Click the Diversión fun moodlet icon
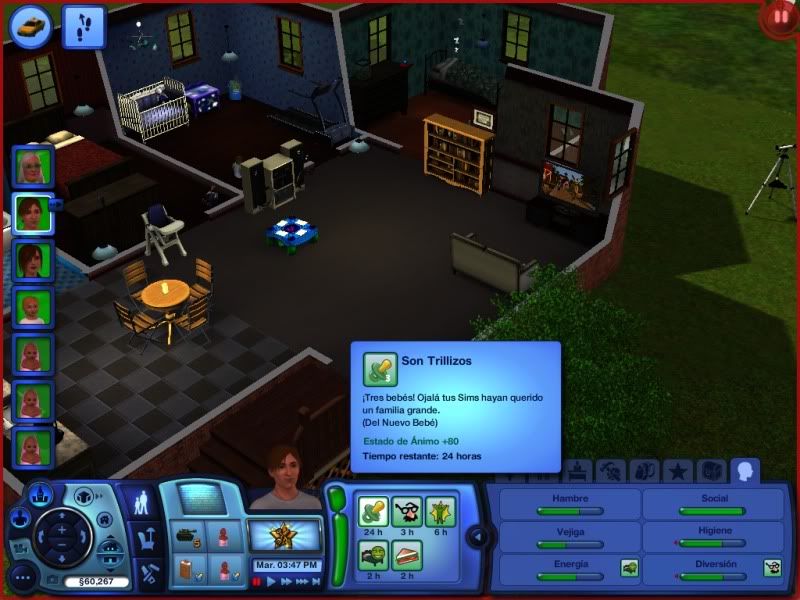800x600 pixels. (772, 568)
